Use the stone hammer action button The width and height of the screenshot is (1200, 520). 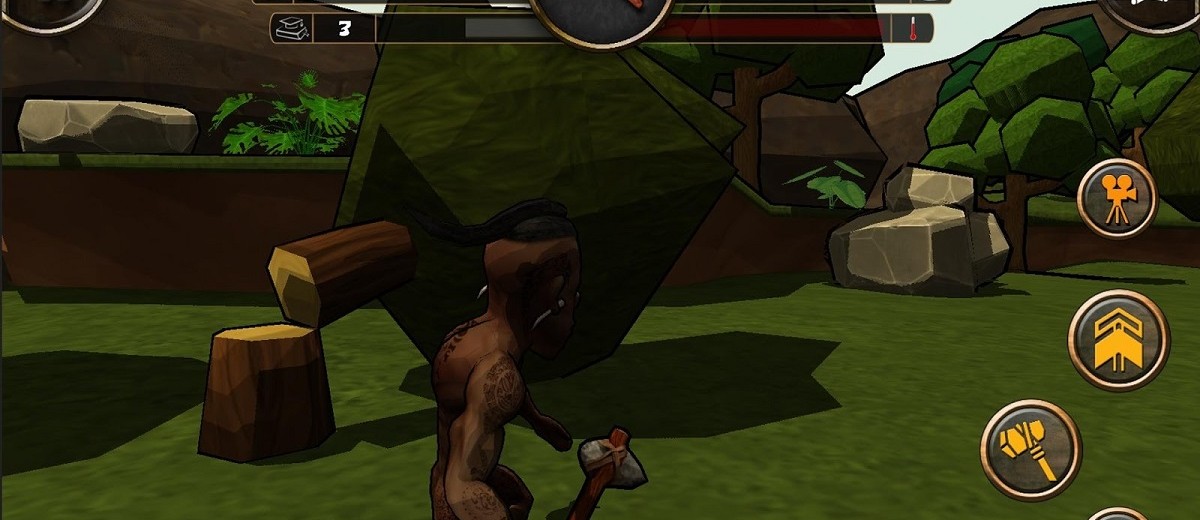(x=1030, y=445)
